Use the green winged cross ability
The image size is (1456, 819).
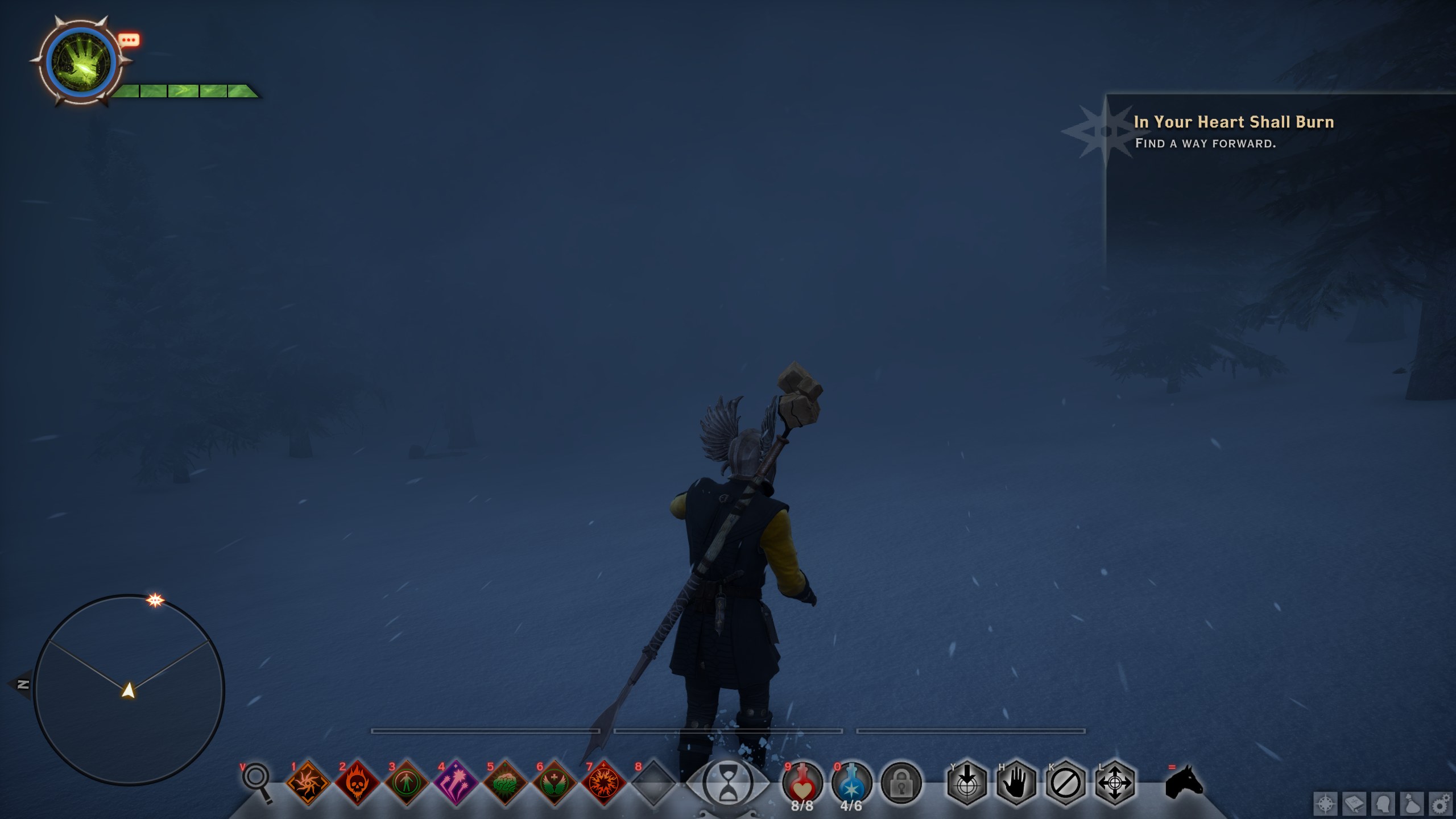coord(555,783)
